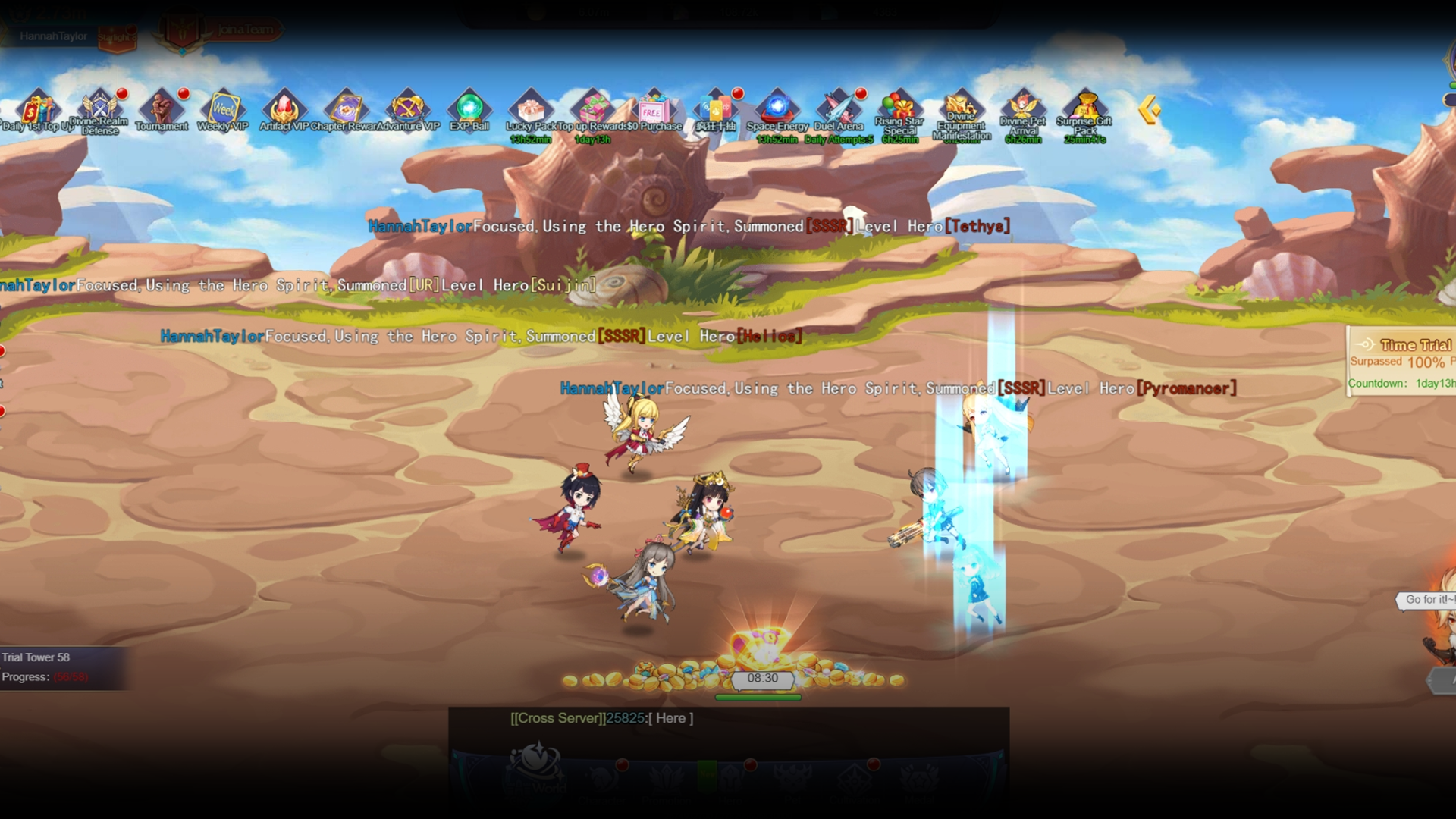The height and width of the screenshot is (819, 1456).
Task: Open the Tournament panel
Action: pyautogui.click(x=162, y=110)
